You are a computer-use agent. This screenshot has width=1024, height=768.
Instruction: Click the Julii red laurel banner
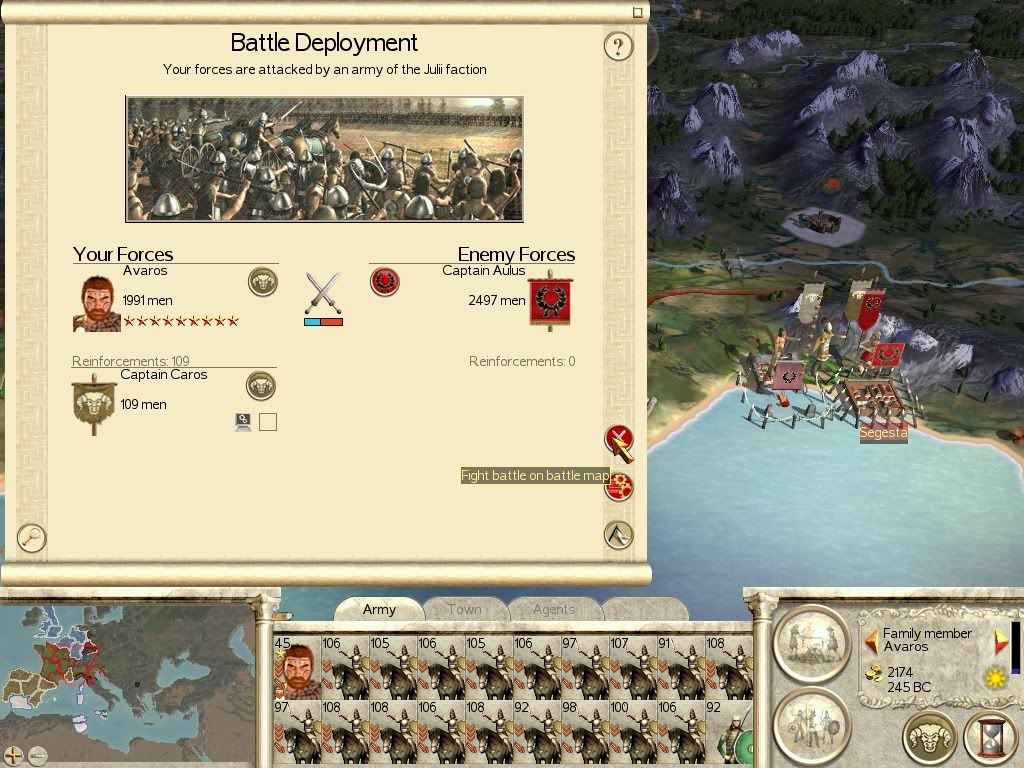(547, 299)
